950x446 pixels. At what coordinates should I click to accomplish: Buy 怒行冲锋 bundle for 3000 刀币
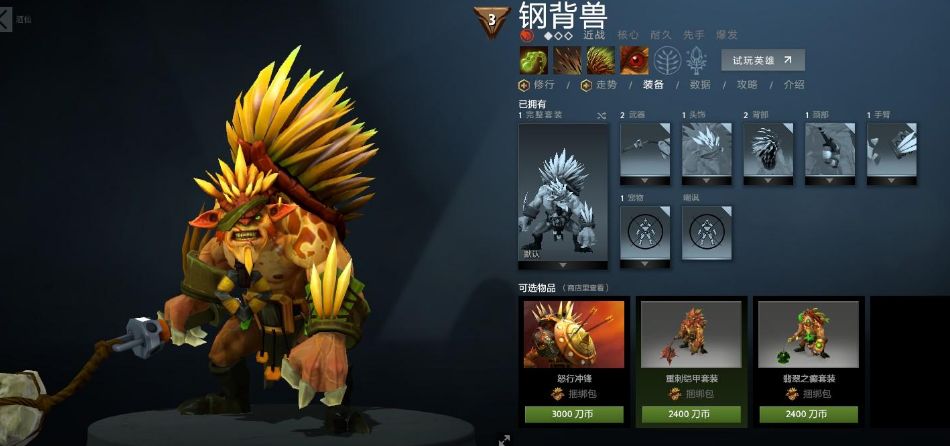tap(574, 414)
